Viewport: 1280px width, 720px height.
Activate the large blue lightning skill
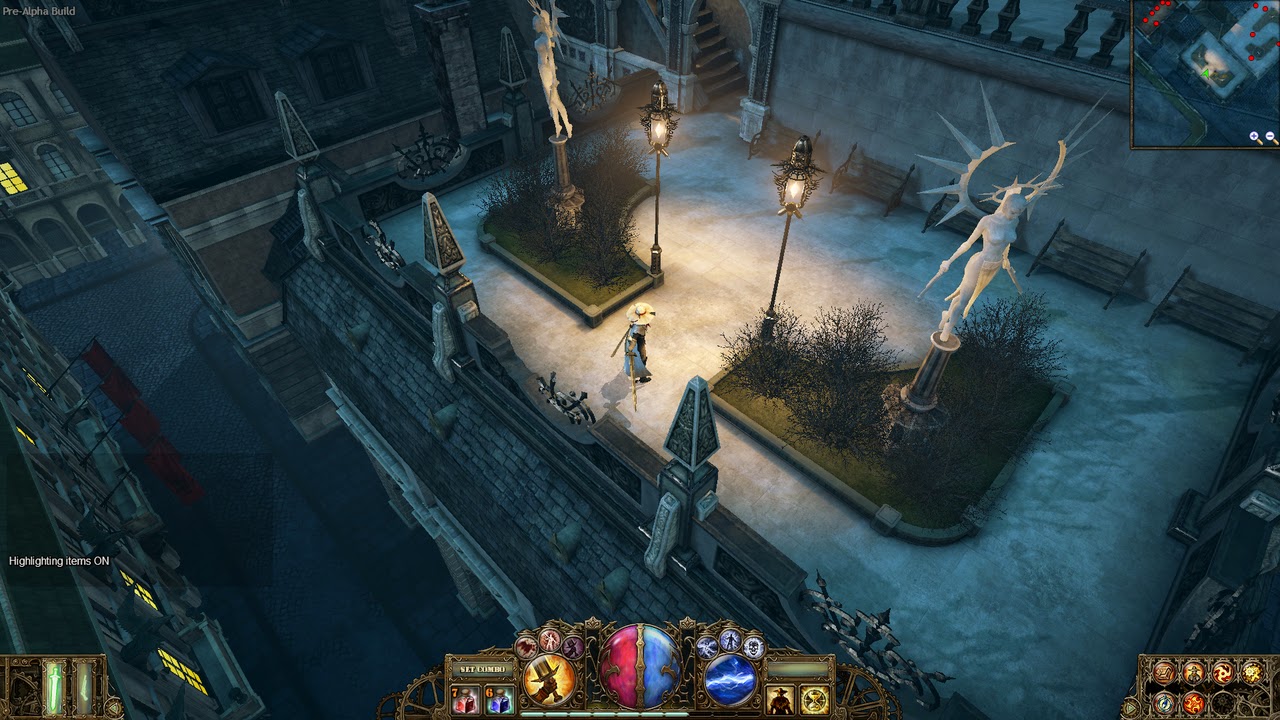coord(731,678)
